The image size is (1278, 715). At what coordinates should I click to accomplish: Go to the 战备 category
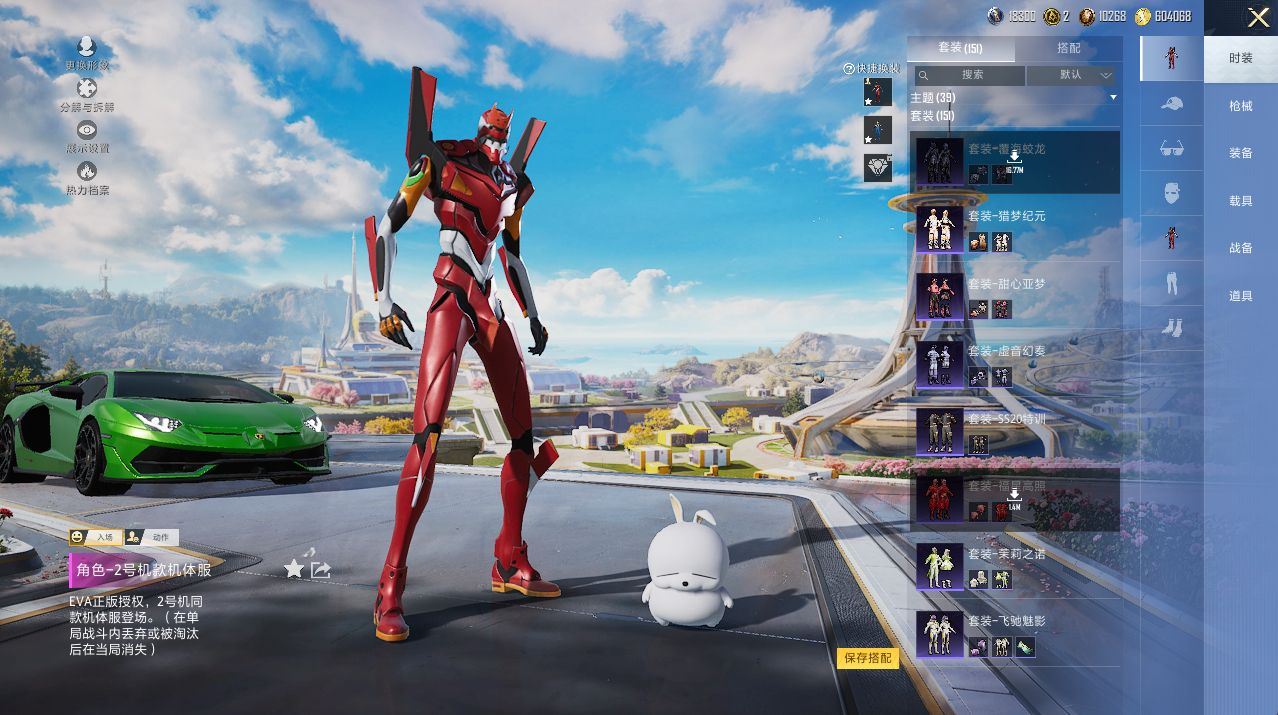(x=1240, y=248)
